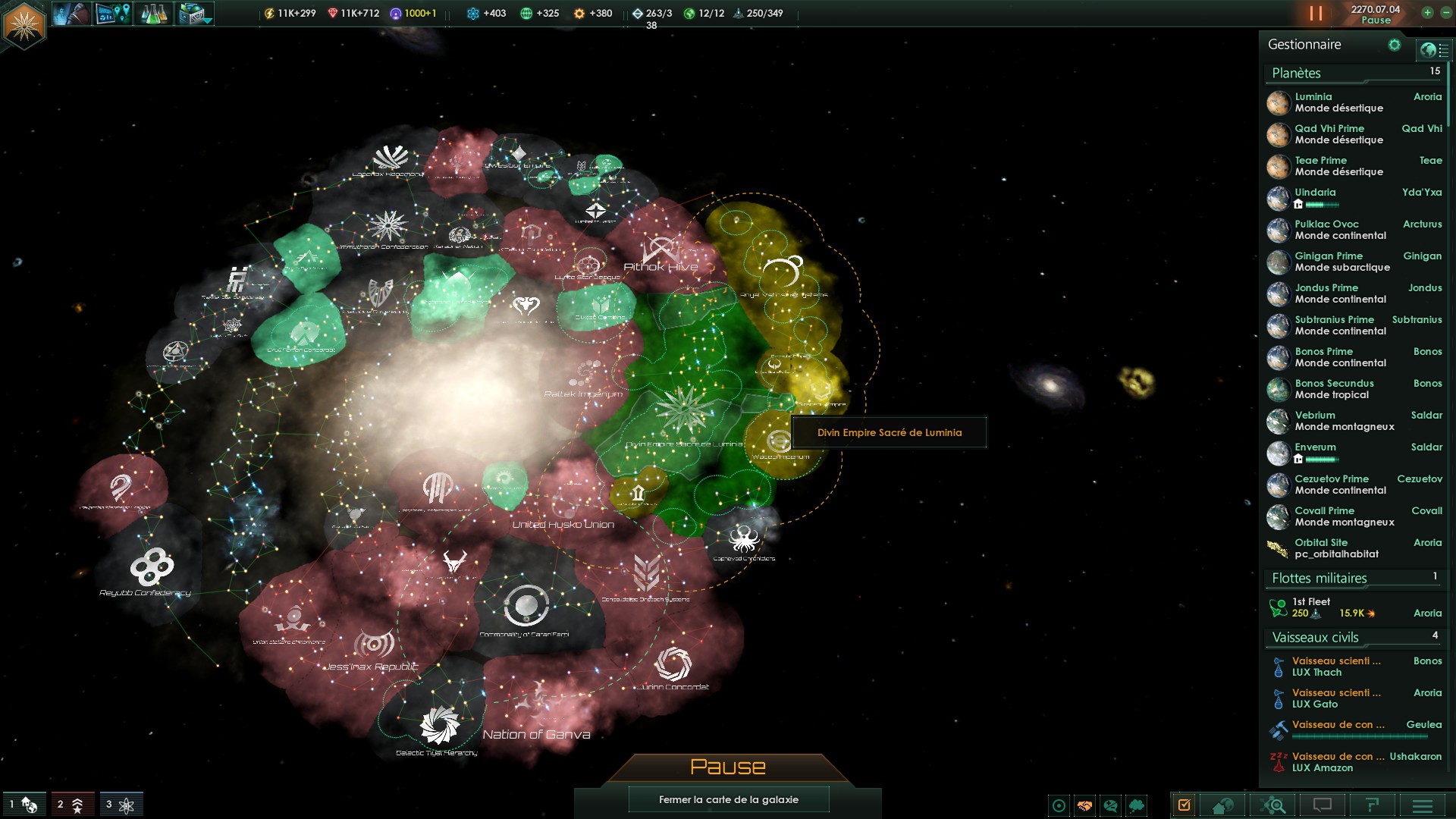Image resolution: width=1456 pixels, height=819 pixels.
Task: Select control group 3 atom button
Action: [120, 805]
